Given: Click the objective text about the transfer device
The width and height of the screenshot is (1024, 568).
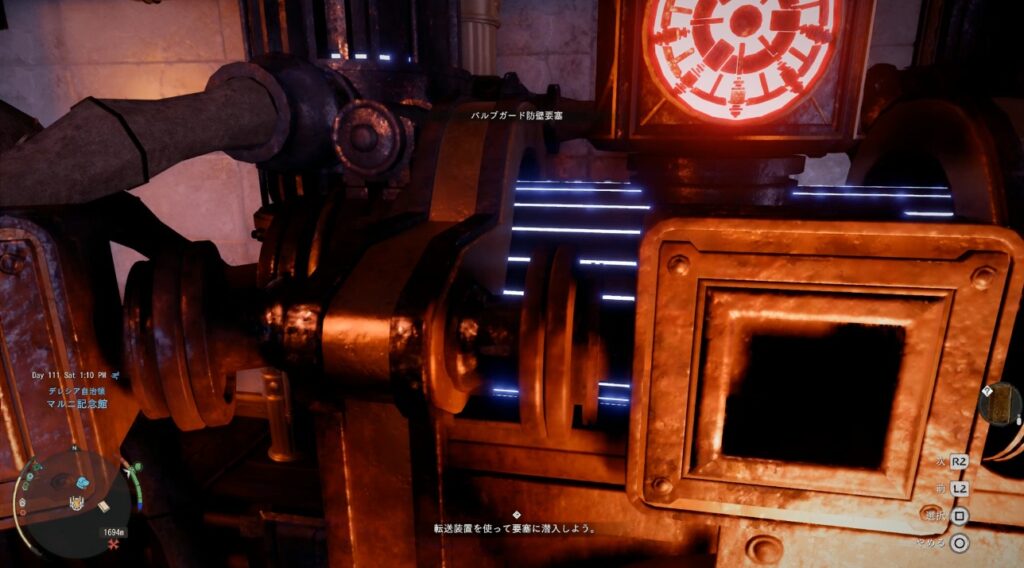Looking at the screenshot, I should [515, 528].
